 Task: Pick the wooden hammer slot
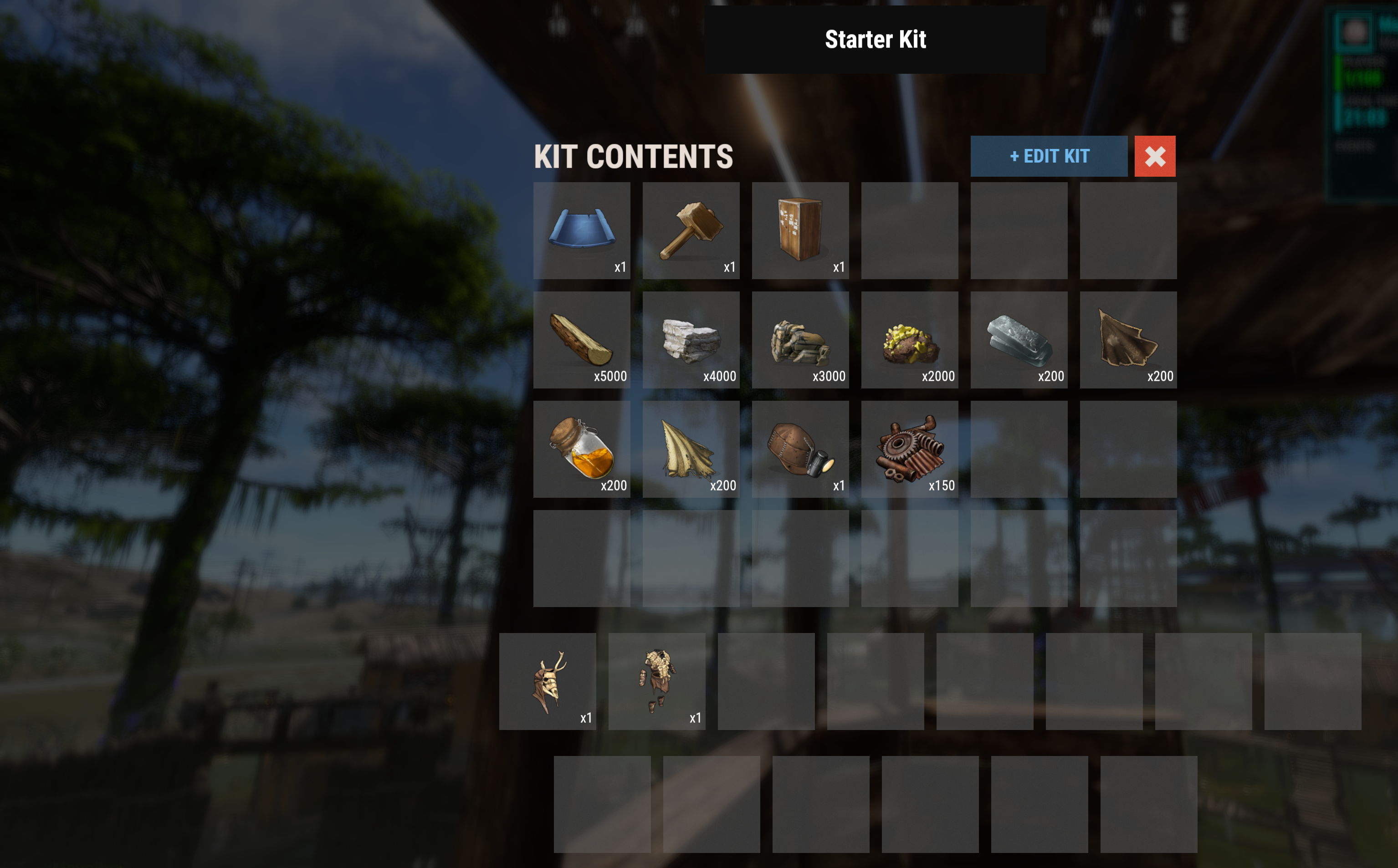[x=691, y=231]
